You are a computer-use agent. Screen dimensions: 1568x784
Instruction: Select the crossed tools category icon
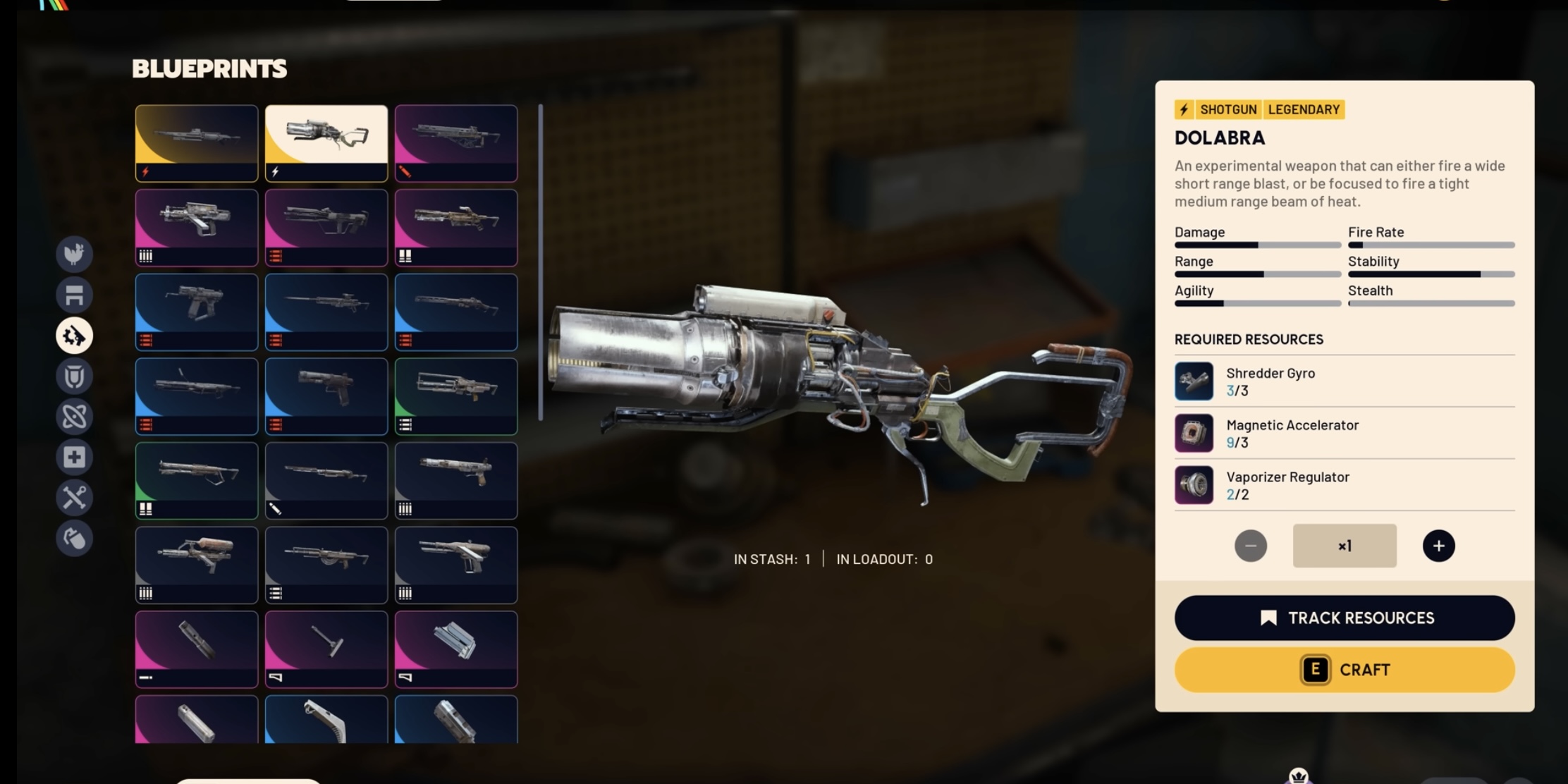point(74,497)
